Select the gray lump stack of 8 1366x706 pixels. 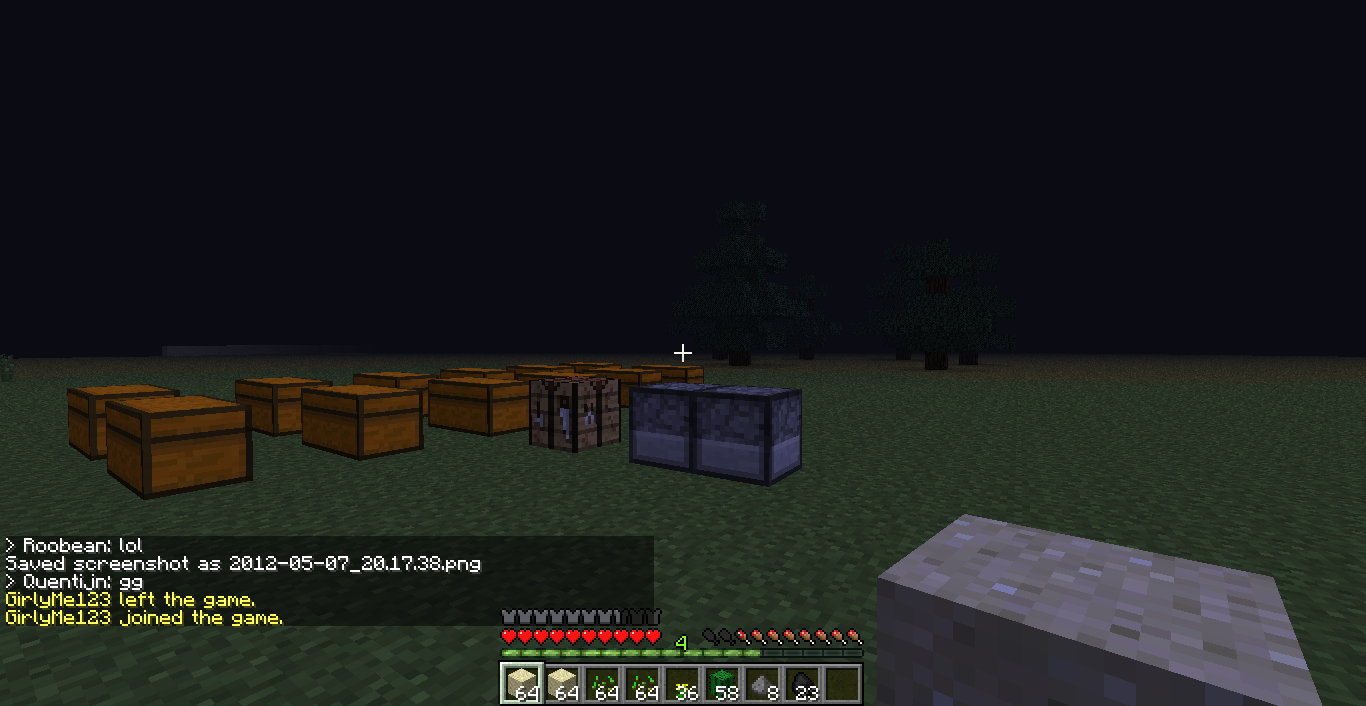pos(761,684)
